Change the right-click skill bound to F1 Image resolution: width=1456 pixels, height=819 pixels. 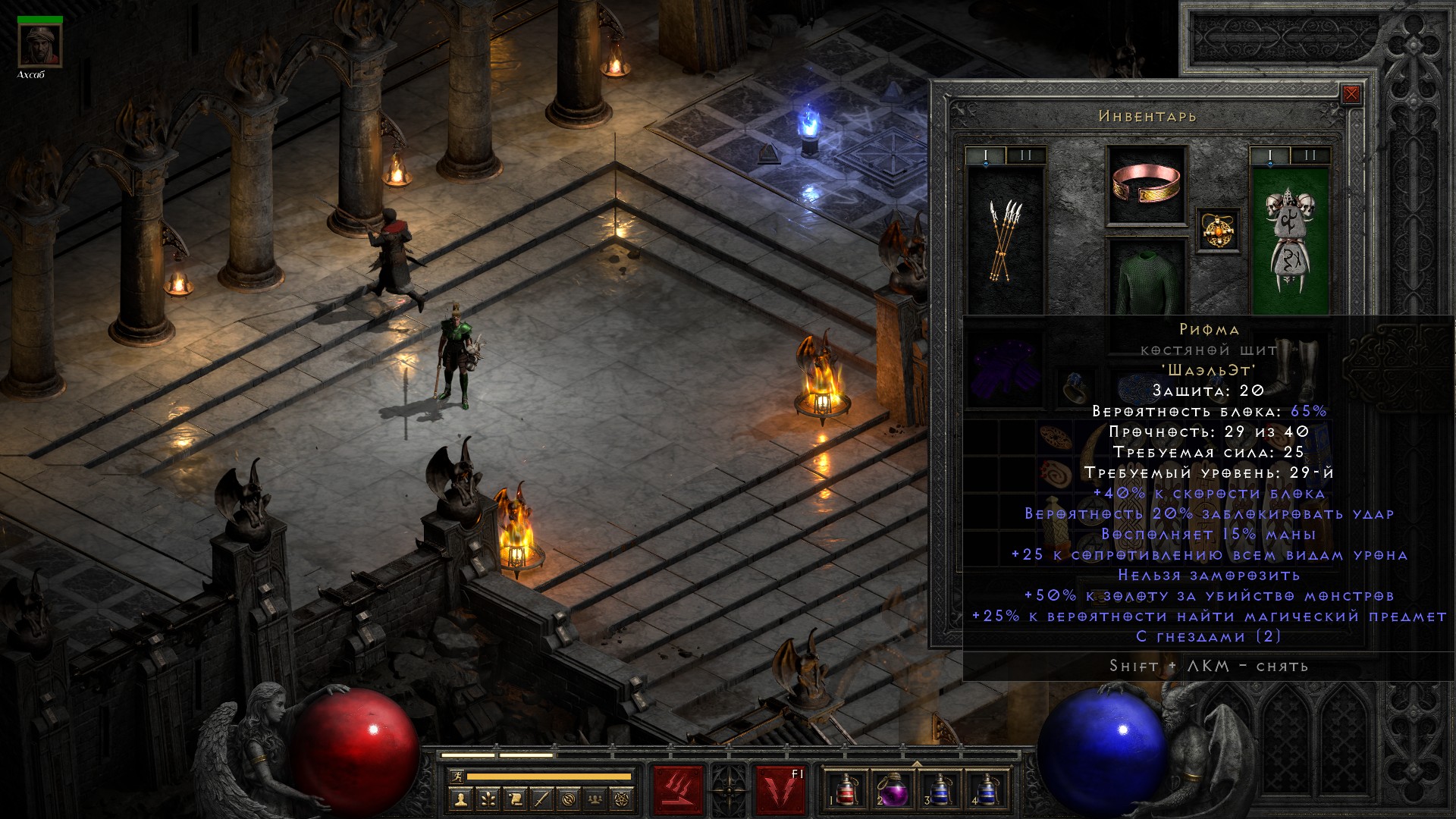[780, 790]
